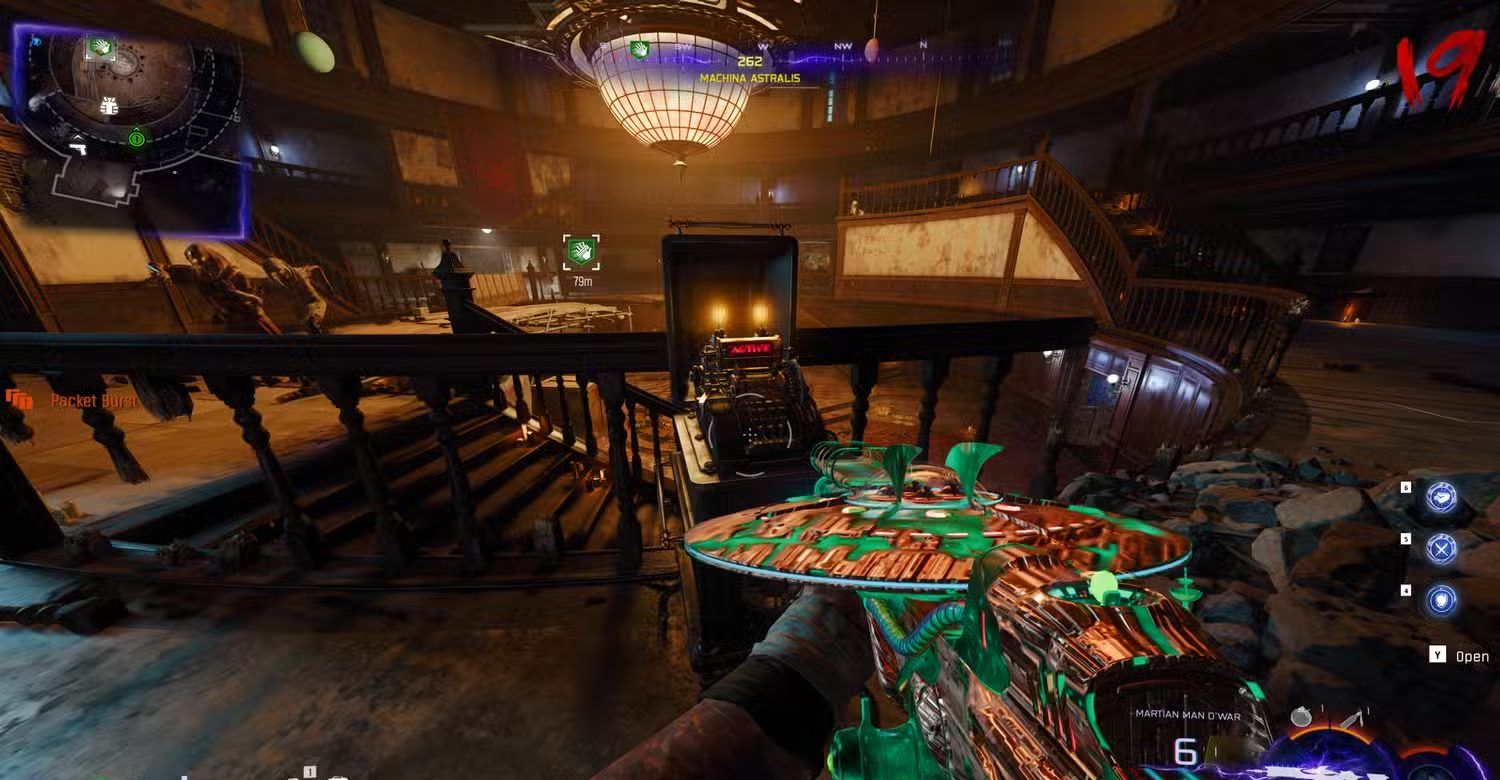This screenshot has width=1500, height=780.
Task: Activate the crossed-swords ability icon numbered 5
Action: (1441, 549)
